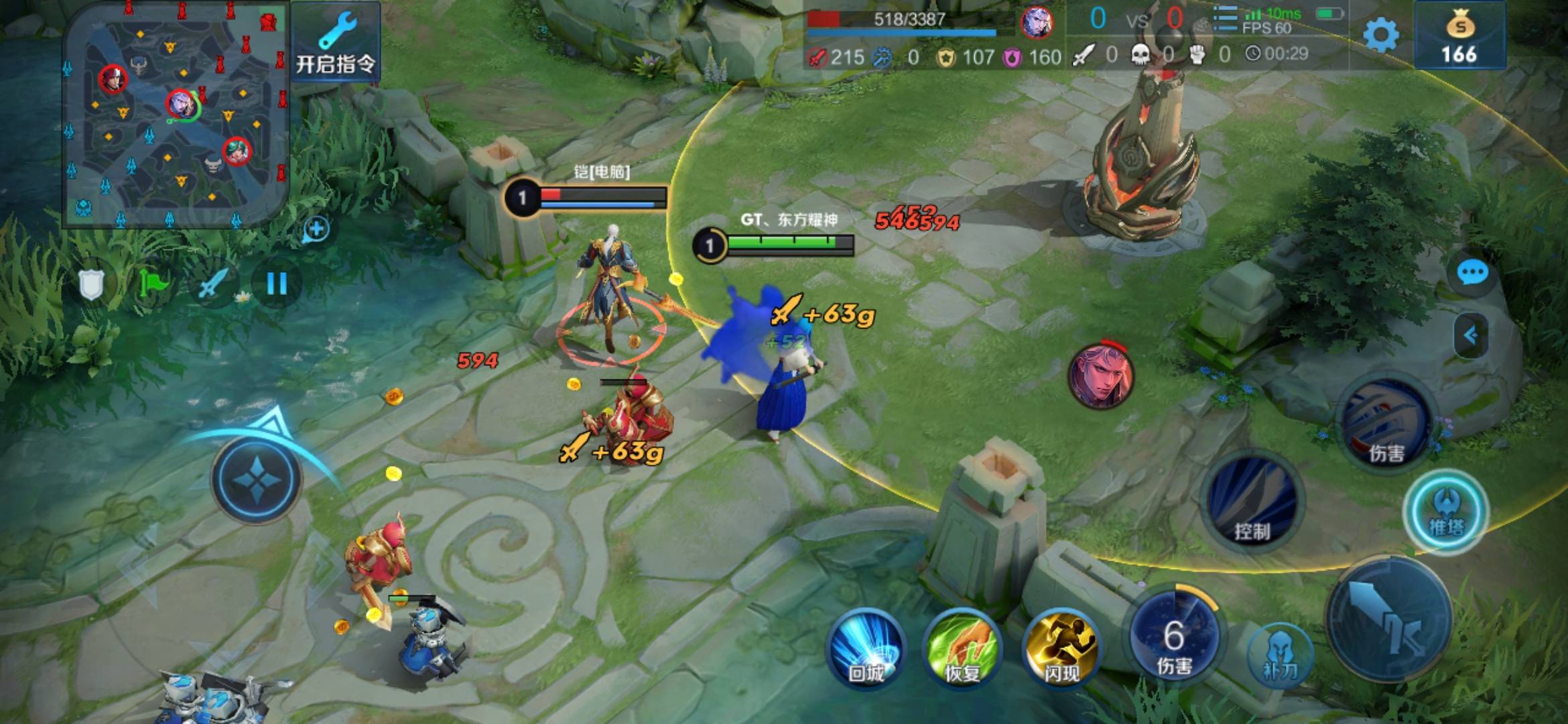Target the enemy hero portrait shortcut
Viewport: 1568px width, 724px height.
click(1100, 375)
